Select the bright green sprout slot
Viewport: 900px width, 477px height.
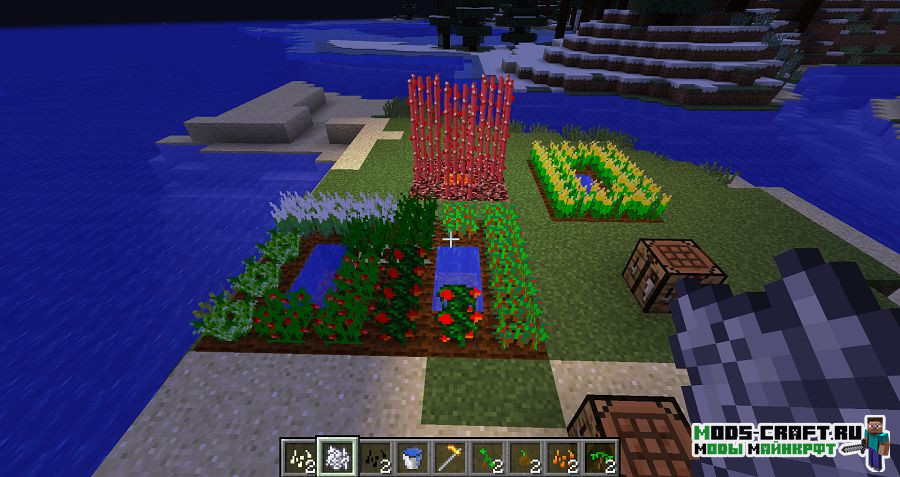pos(600,457)
